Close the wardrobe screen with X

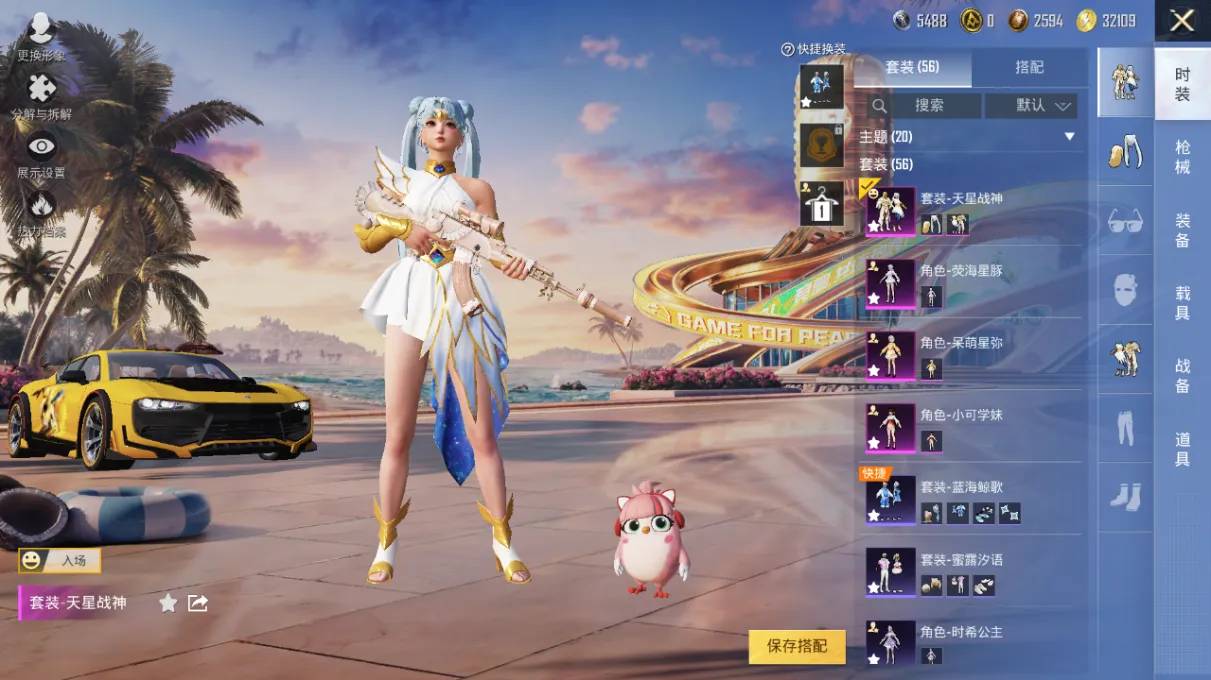pos(1182,21)
